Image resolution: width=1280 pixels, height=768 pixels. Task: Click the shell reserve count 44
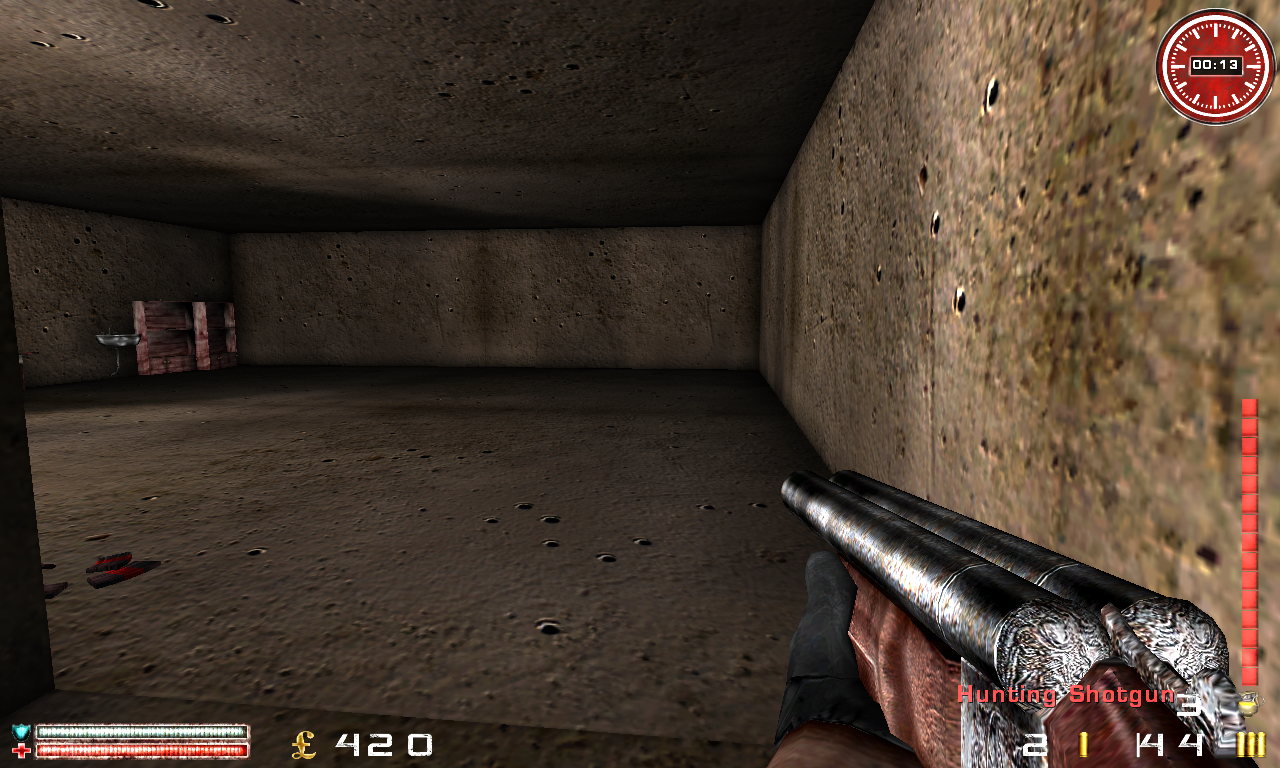click(1168, 745)
